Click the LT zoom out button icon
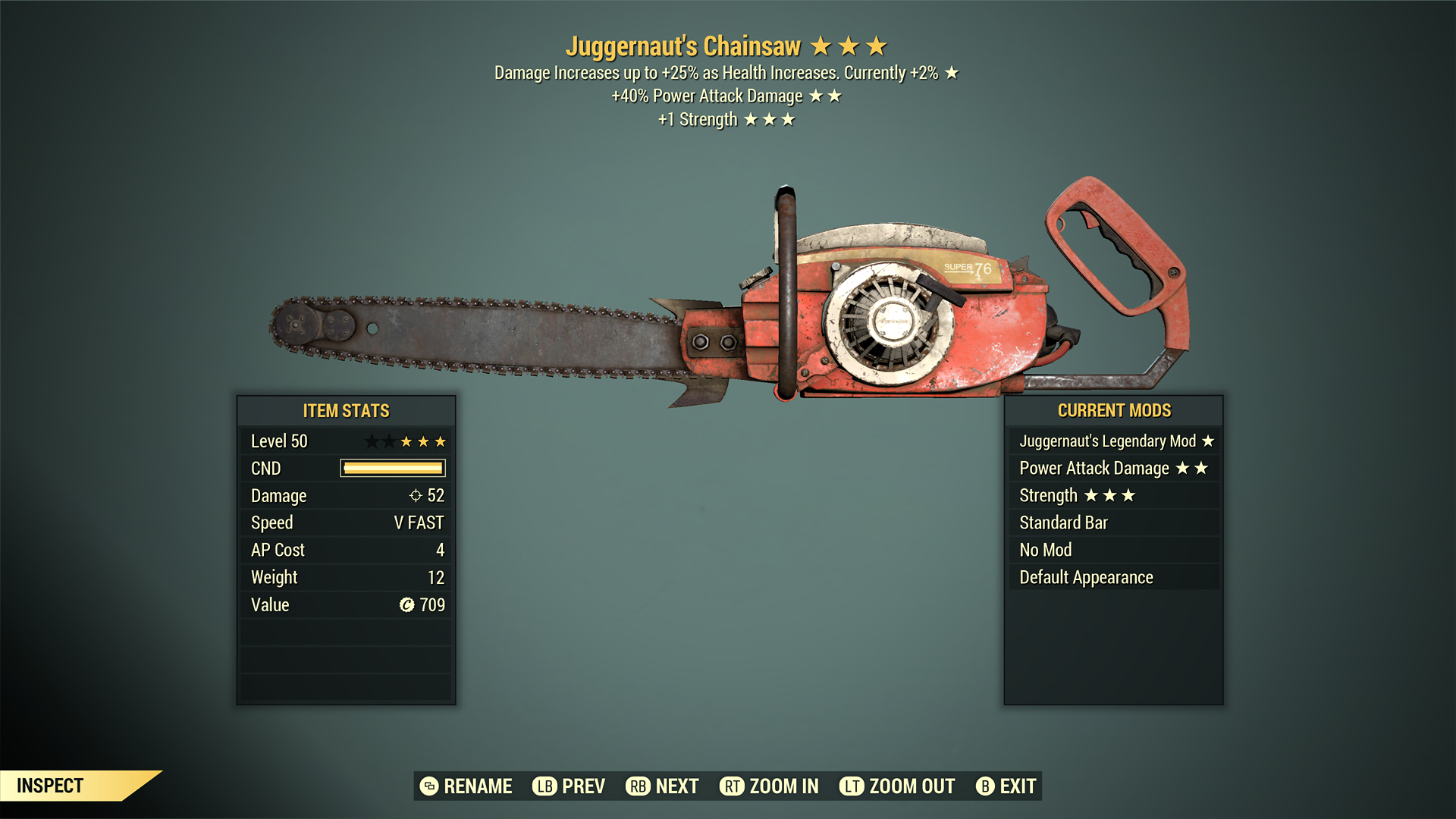The height and width of the screenshot is (819, 1456). coord(852,786)
